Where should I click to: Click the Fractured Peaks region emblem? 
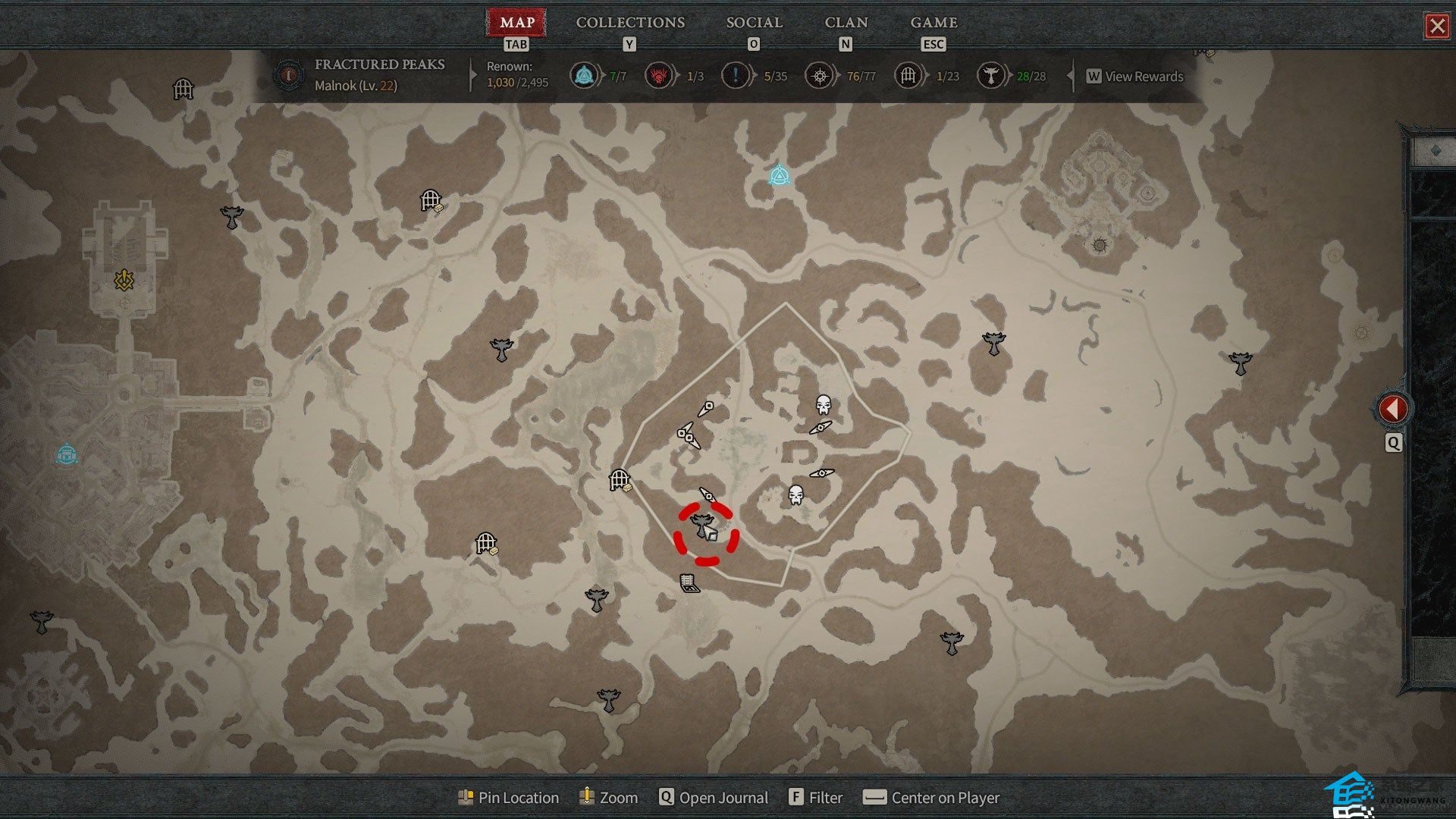pos(289,75)
